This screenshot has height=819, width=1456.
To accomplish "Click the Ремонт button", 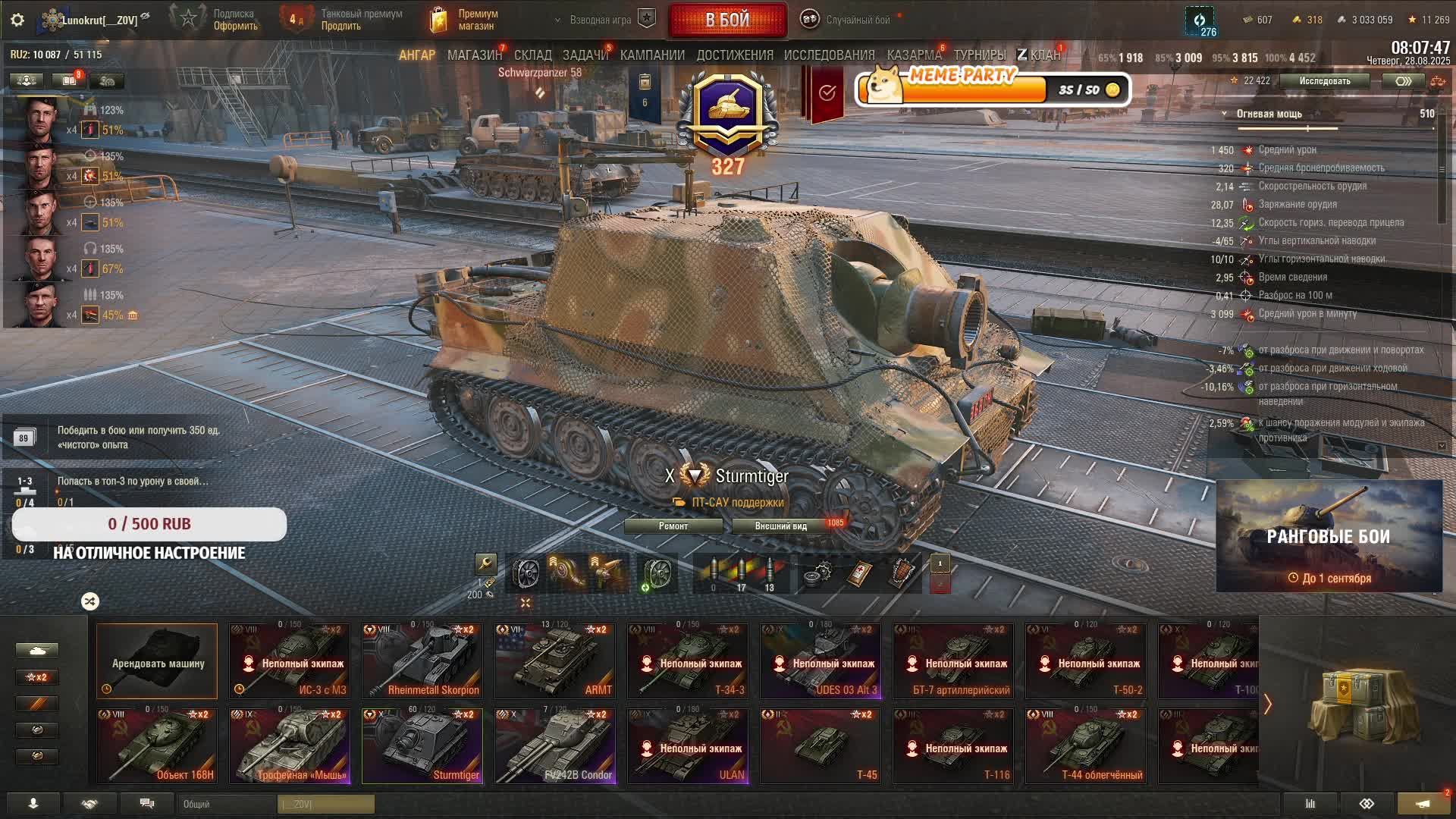I will (673, 526).
